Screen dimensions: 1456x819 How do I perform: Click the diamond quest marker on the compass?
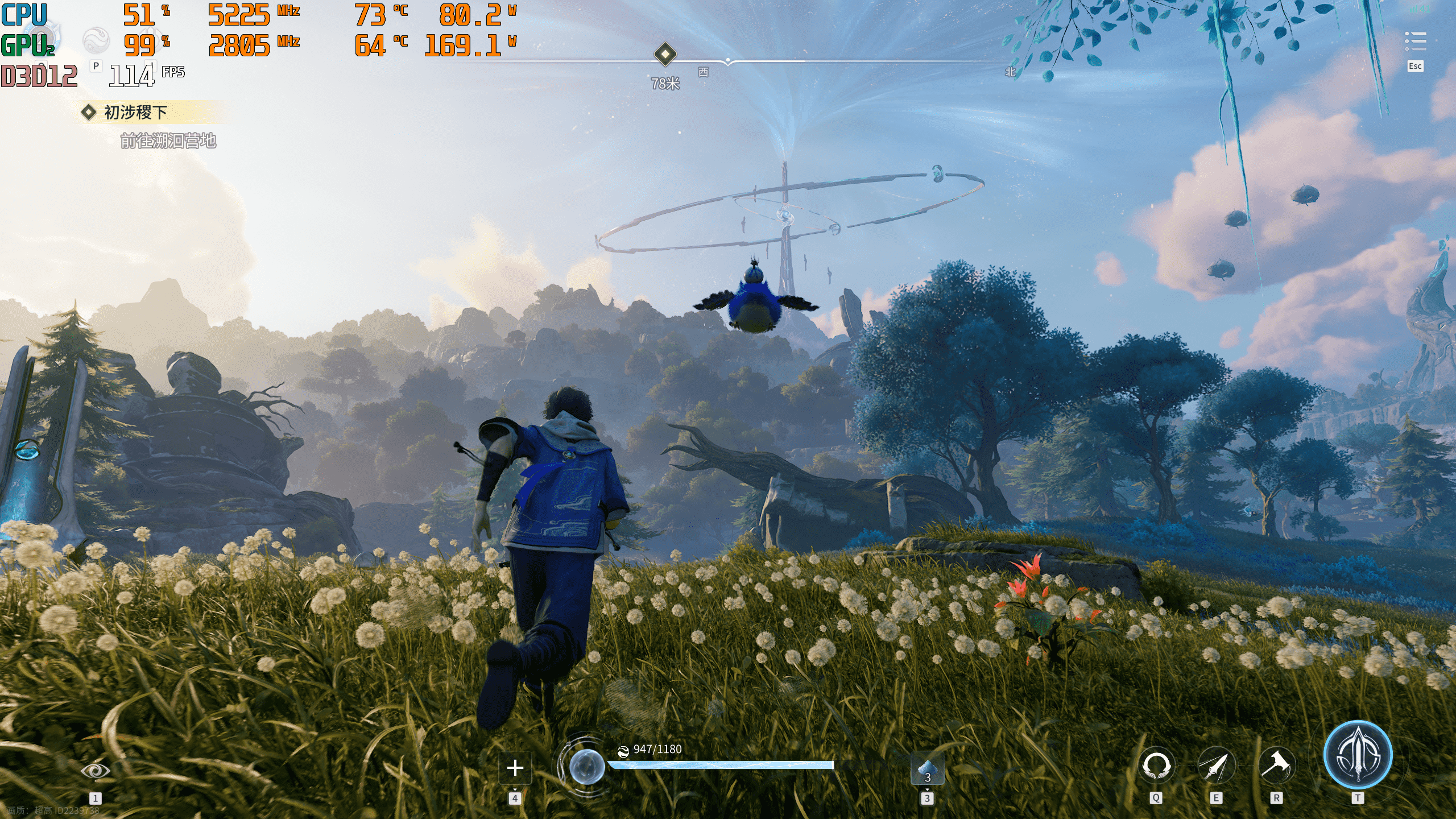[665, 55]
